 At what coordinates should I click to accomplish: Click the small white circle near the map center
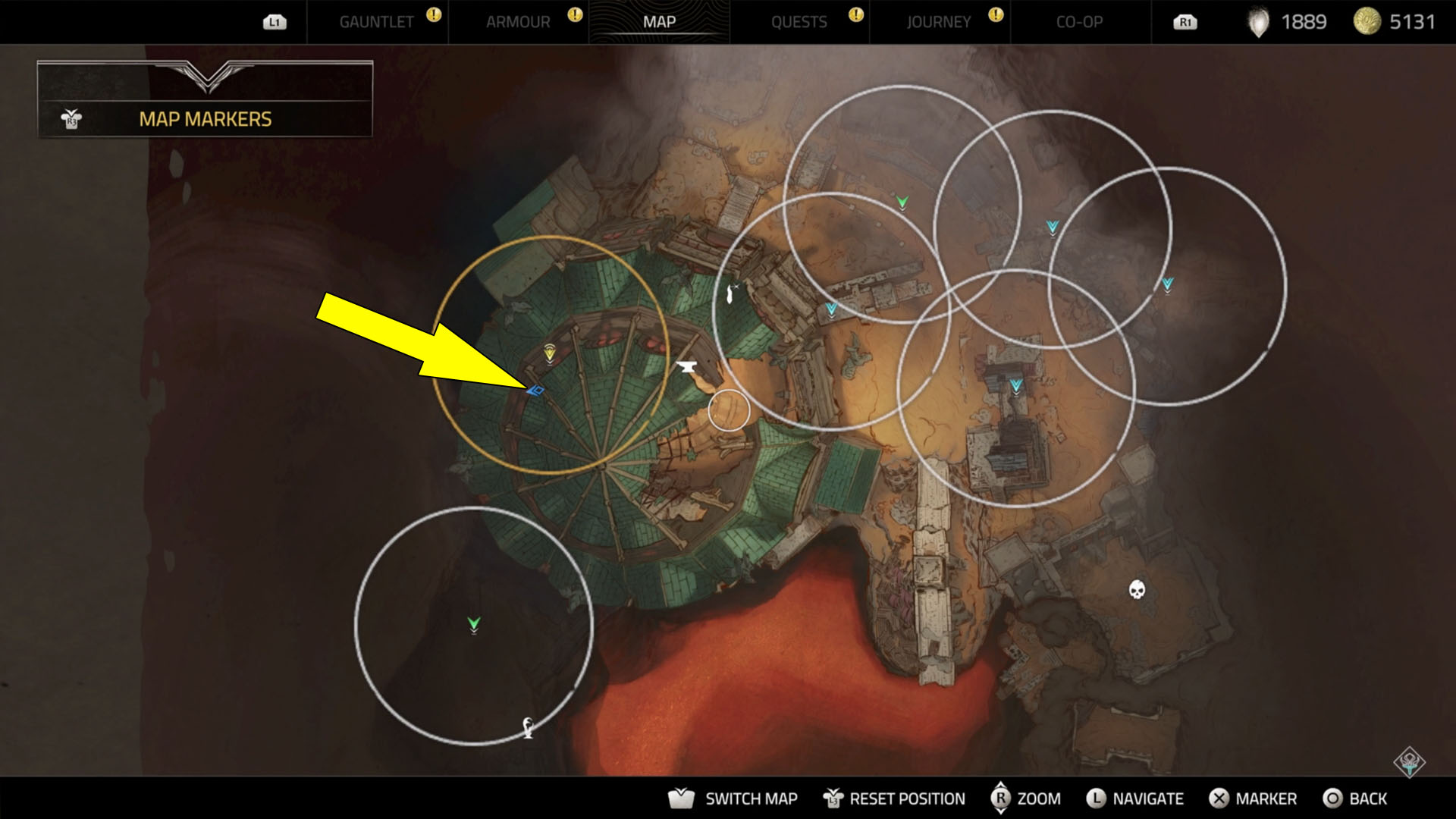pos(727,409)
